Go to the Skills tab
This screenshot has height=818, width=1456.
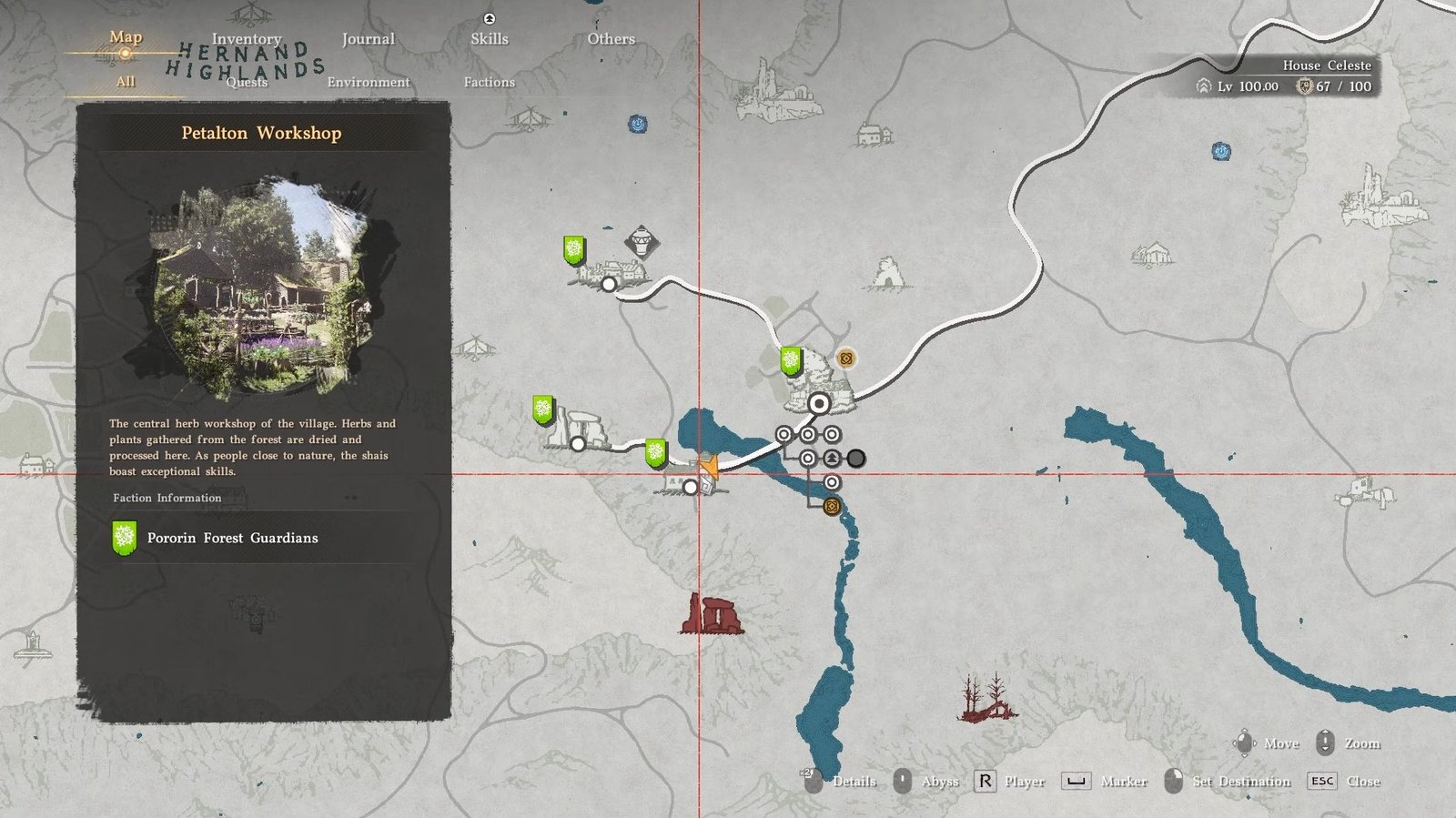pos(490,39)
